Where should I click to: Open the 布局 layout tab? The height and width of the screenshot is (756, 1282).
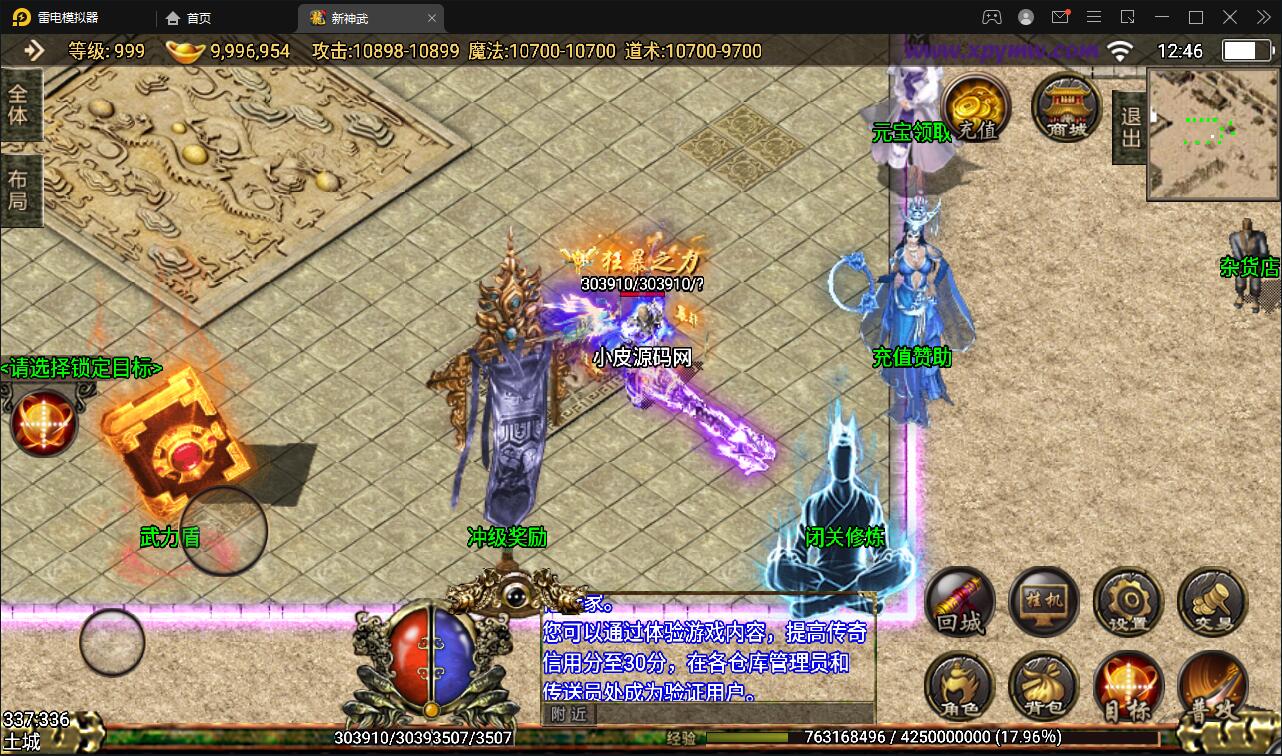click(x=19, y=190)
